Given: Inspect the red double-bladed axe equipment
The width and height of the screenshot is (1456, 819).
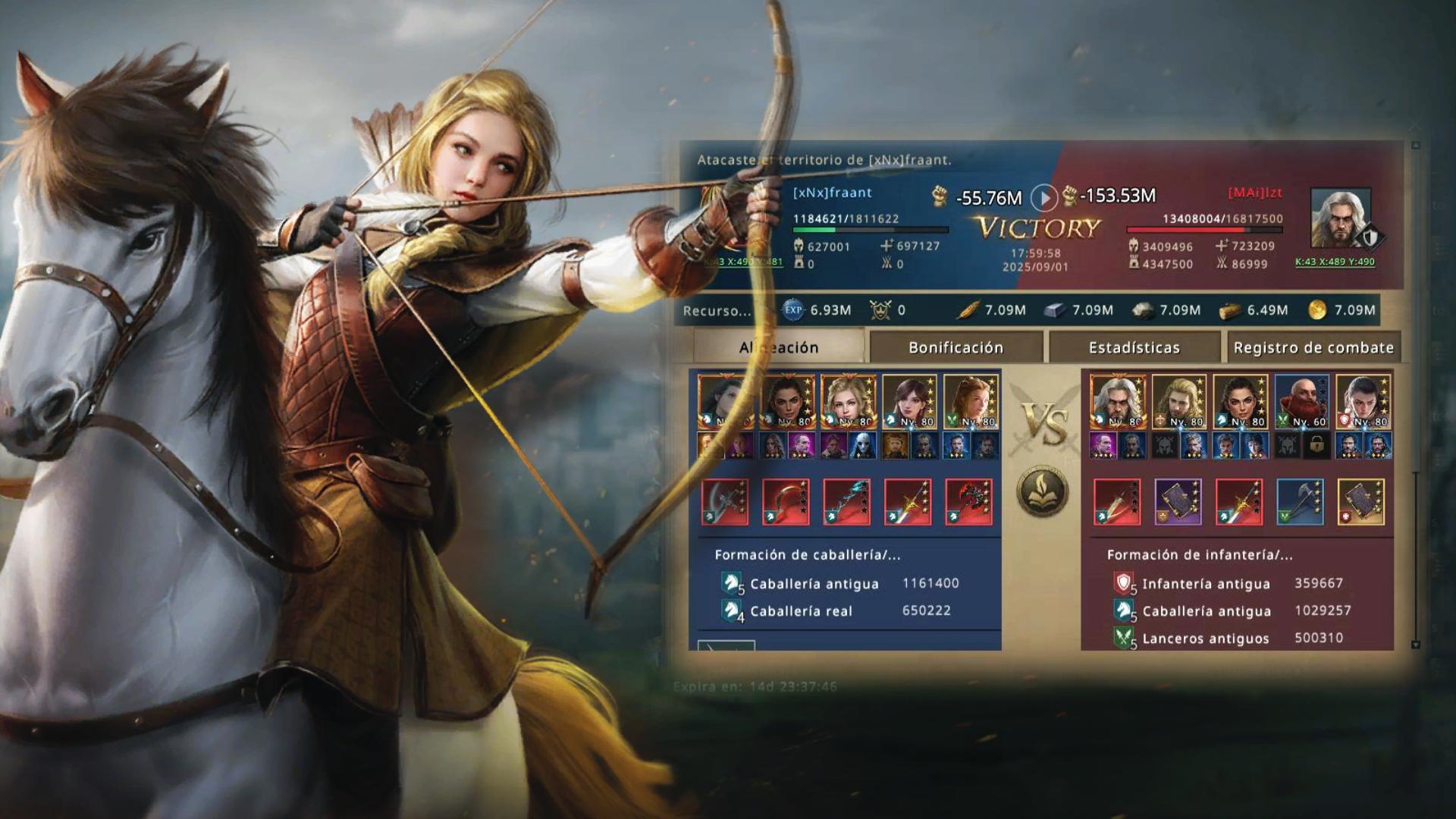Looking at the screenshot, I should (968, 502).
